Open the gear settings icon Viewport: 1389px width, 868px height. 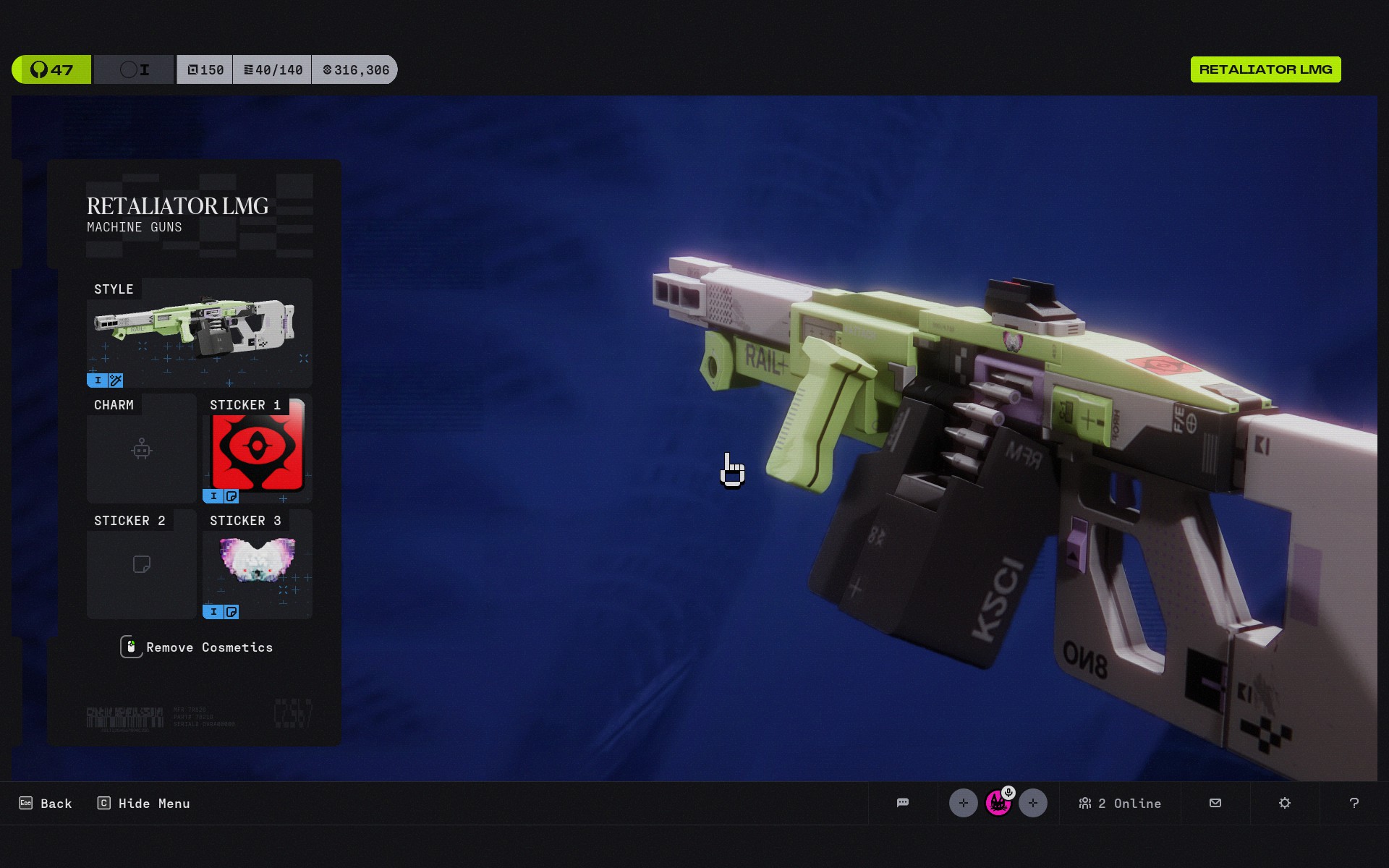(1285, 803)
